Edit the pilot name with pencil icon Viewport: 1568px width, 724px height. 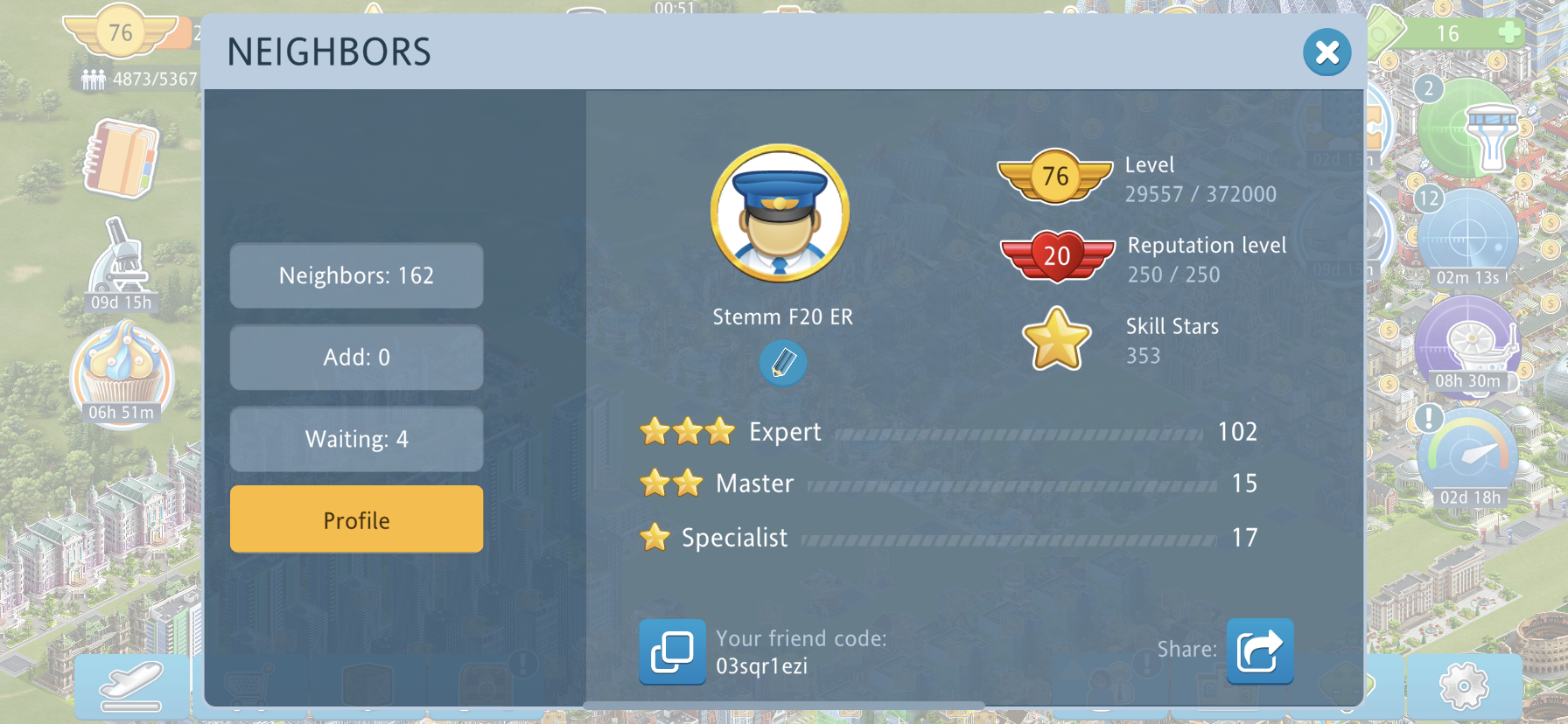[x=783, y=362]
